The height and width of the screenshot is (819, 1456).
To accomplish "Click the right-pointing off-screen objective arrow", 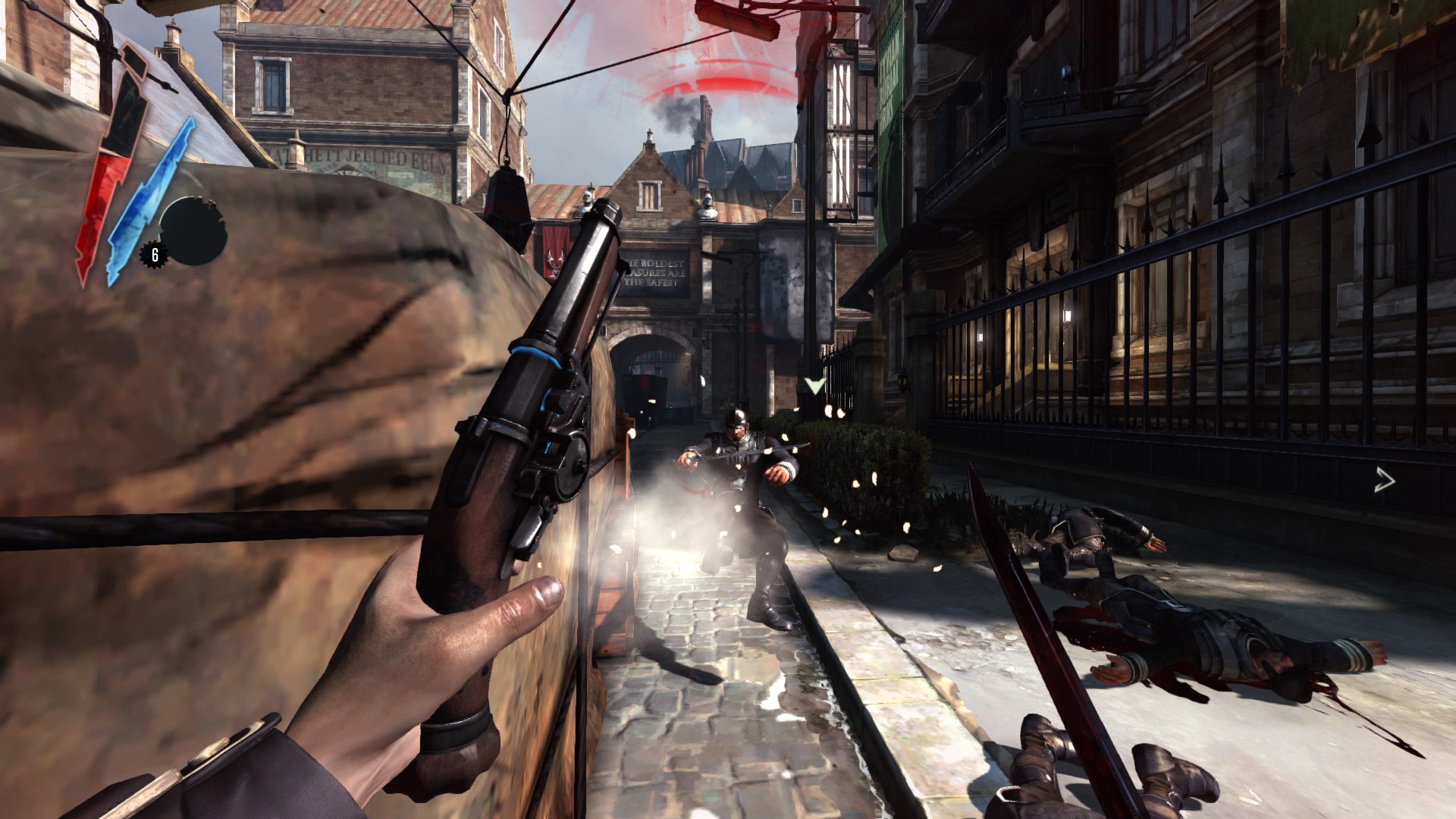I will click(x=1385, y=480).
